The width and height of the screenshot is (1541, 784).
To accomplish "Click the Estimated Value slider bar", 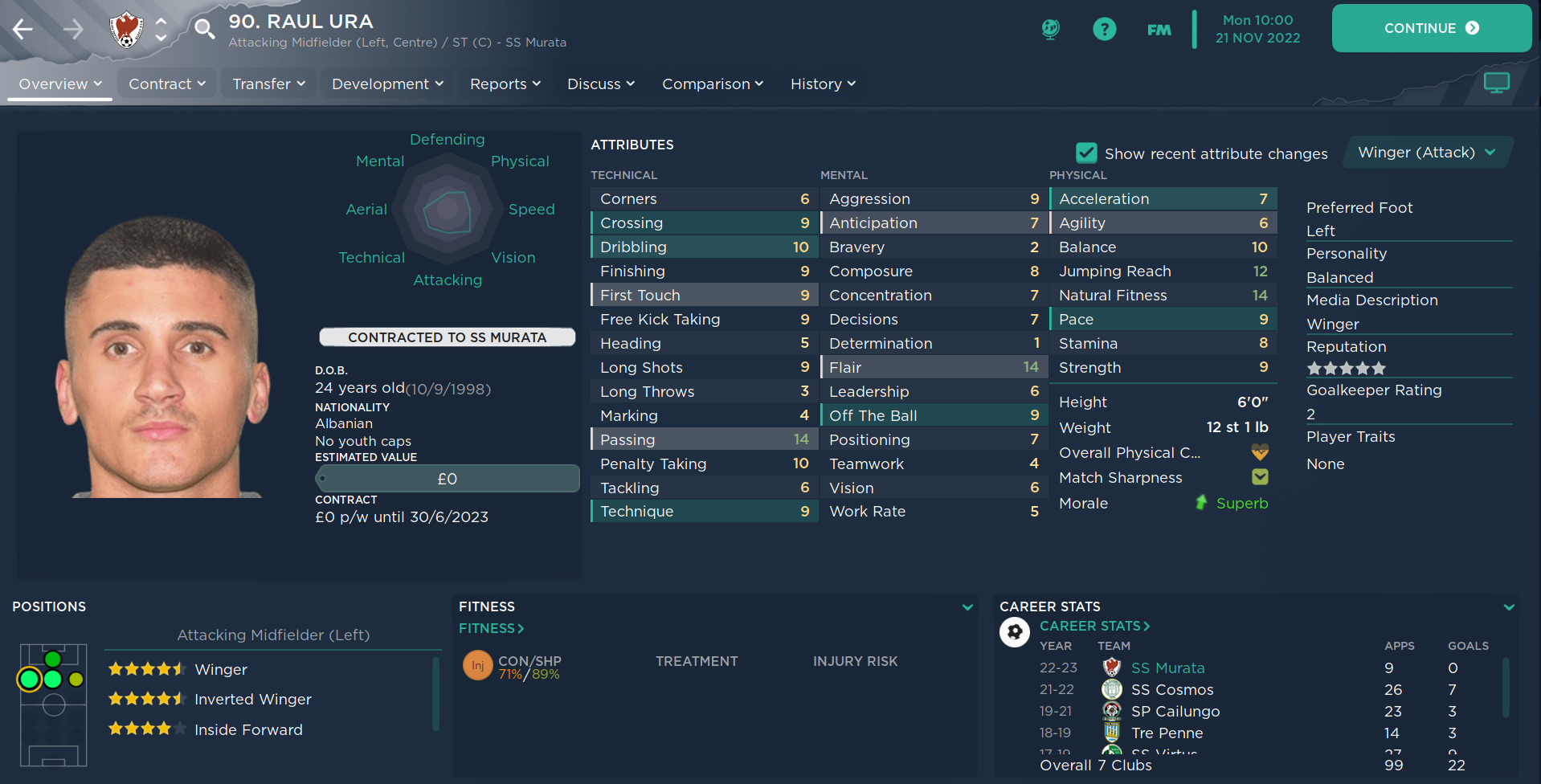I will 447,479.
